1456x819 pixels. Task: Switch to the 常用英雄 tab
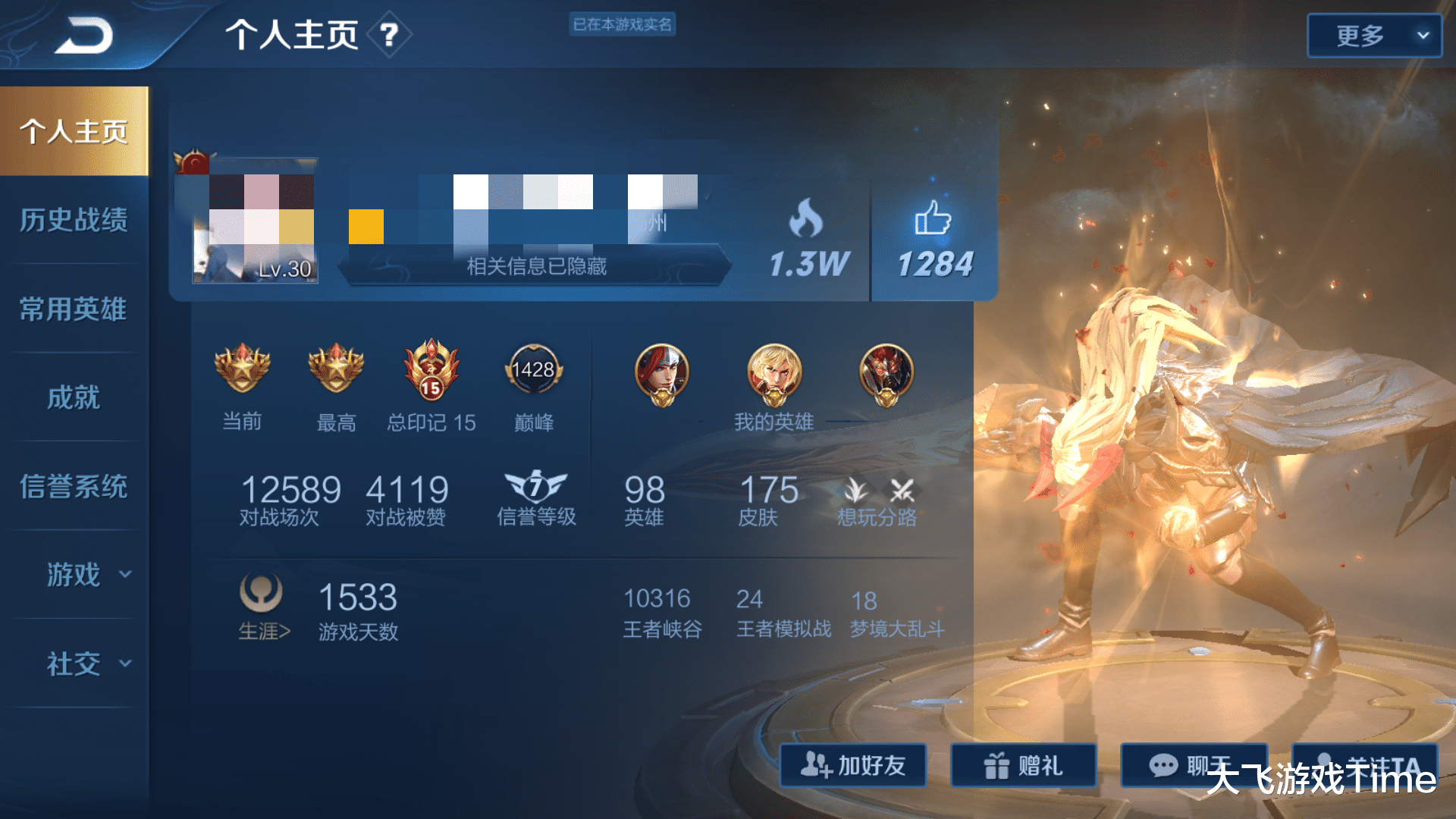(x=74, y=309)
